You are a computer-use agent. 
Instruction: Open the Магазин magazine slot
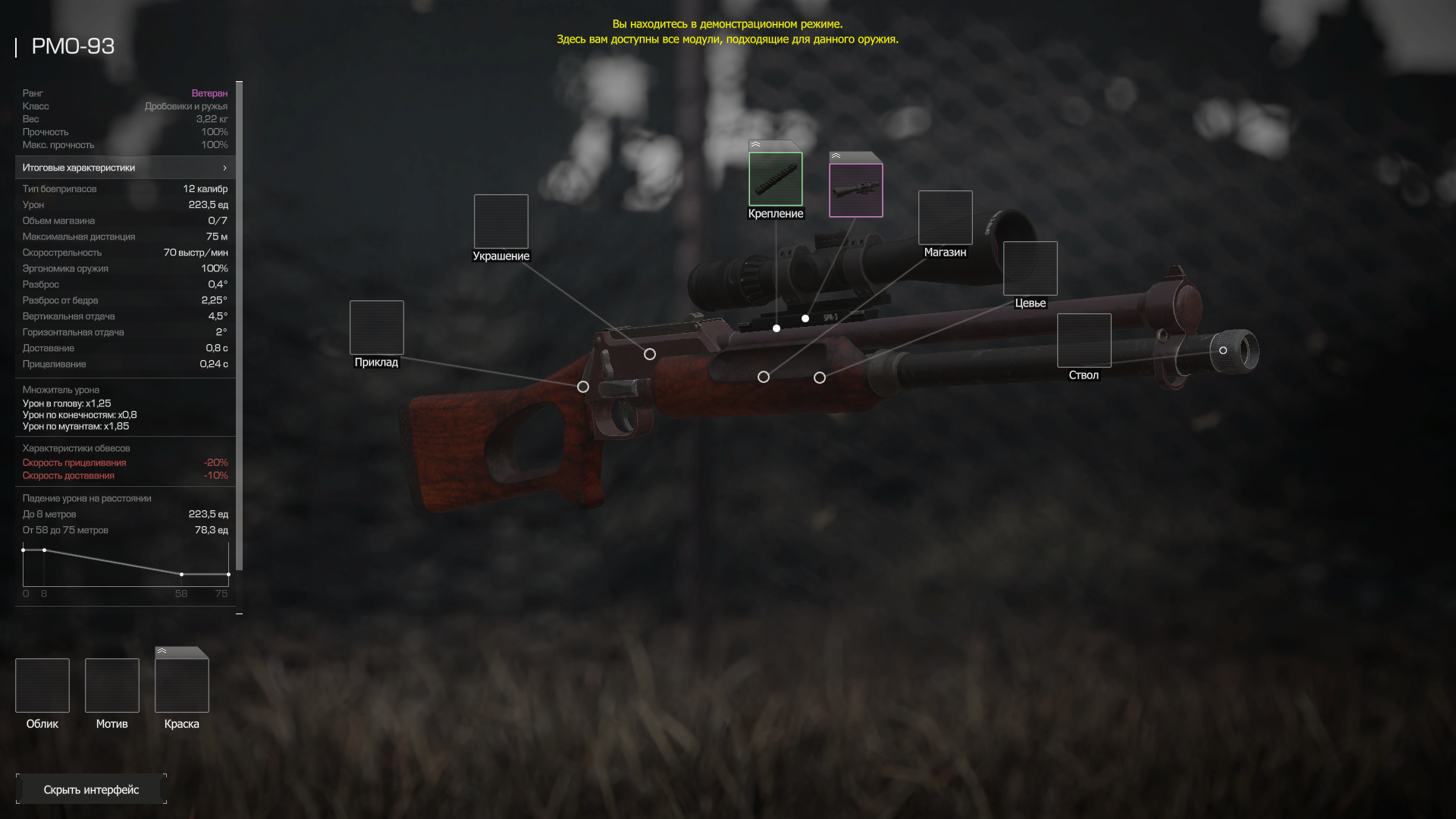coord(946,218)
